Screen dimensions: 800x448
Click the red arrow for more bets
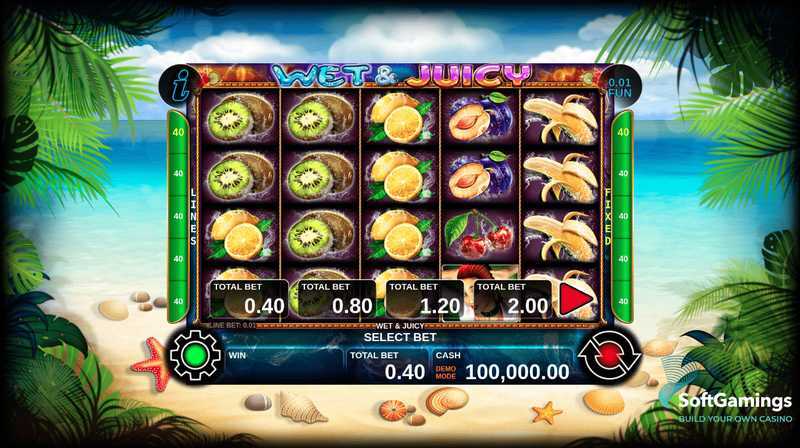[x=573, y=299]
